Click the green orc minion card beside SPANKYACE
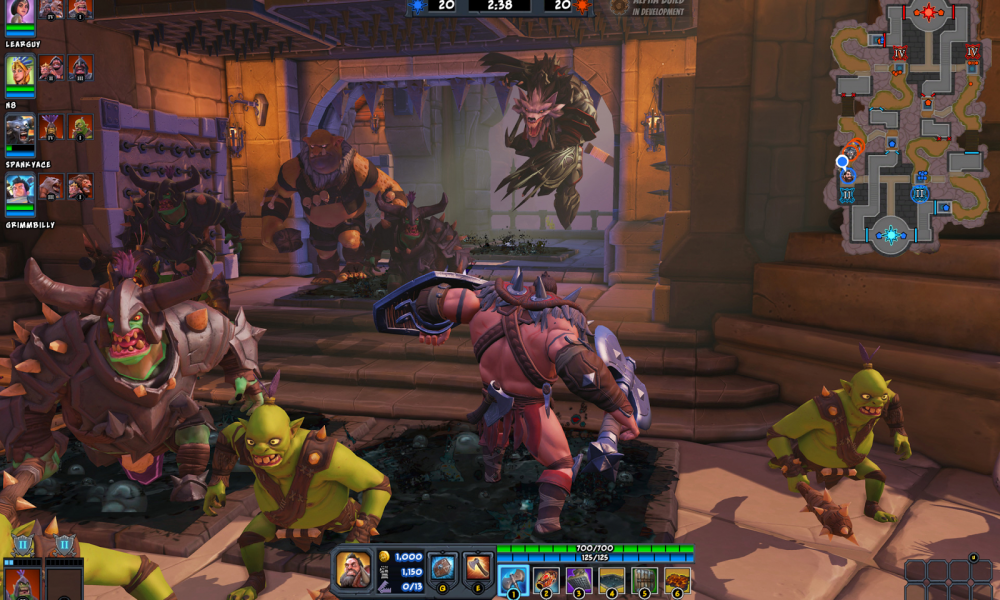 point(81,127)
